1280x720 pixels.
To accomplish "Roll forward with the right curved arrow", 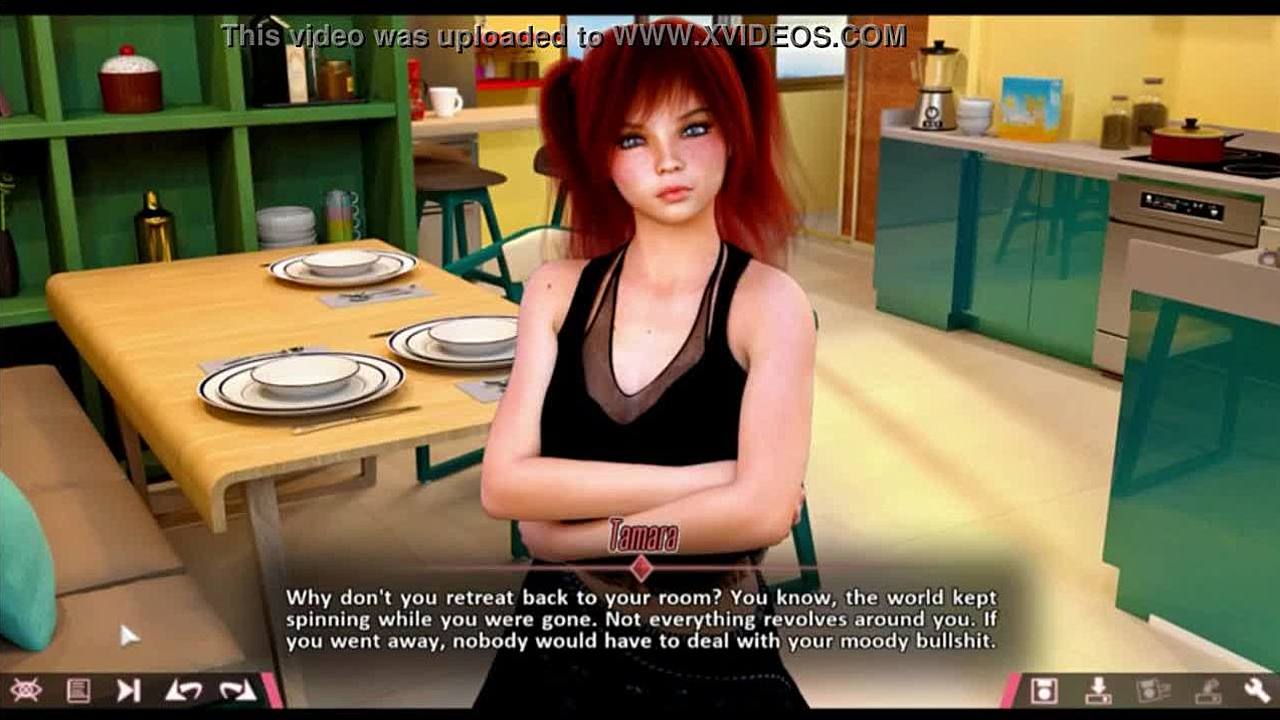I will [237, 690].
